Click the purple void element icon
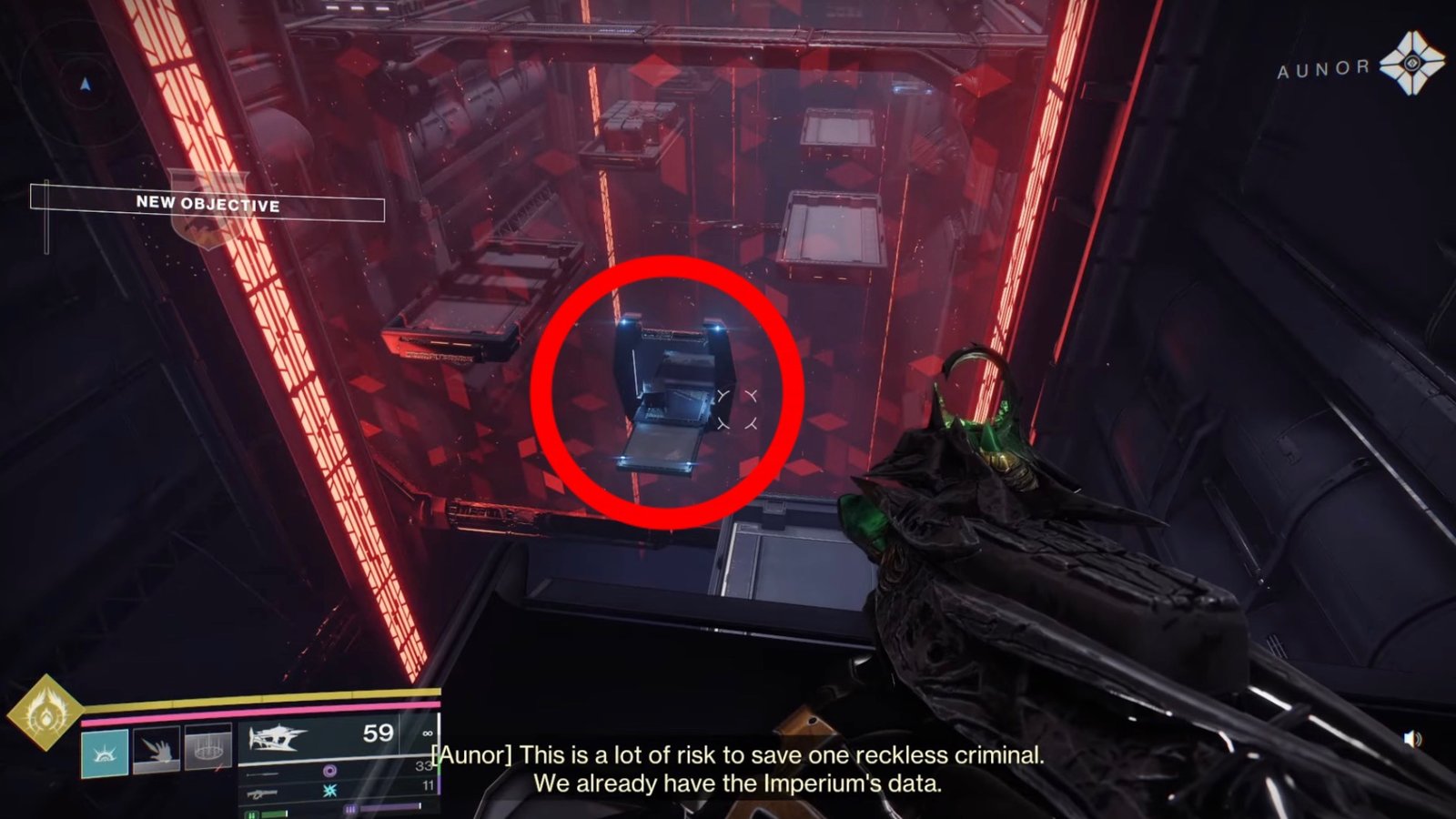The height and width of the screenshot is (819, 1456). point(330,771)
